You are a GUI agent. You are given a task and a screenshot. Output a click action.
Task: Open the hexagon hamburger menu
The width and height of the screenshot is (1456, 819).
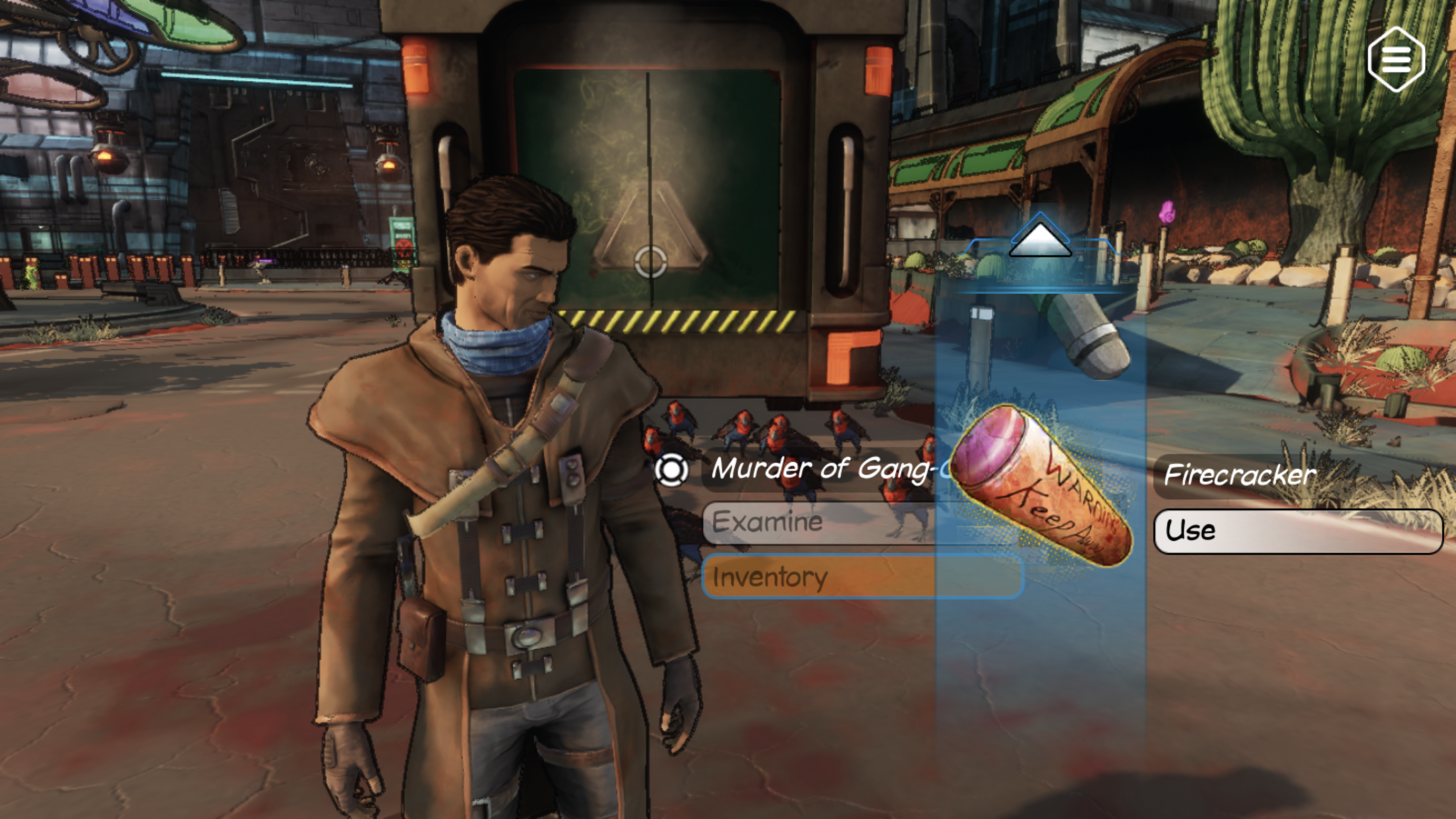pos(1396,59)
